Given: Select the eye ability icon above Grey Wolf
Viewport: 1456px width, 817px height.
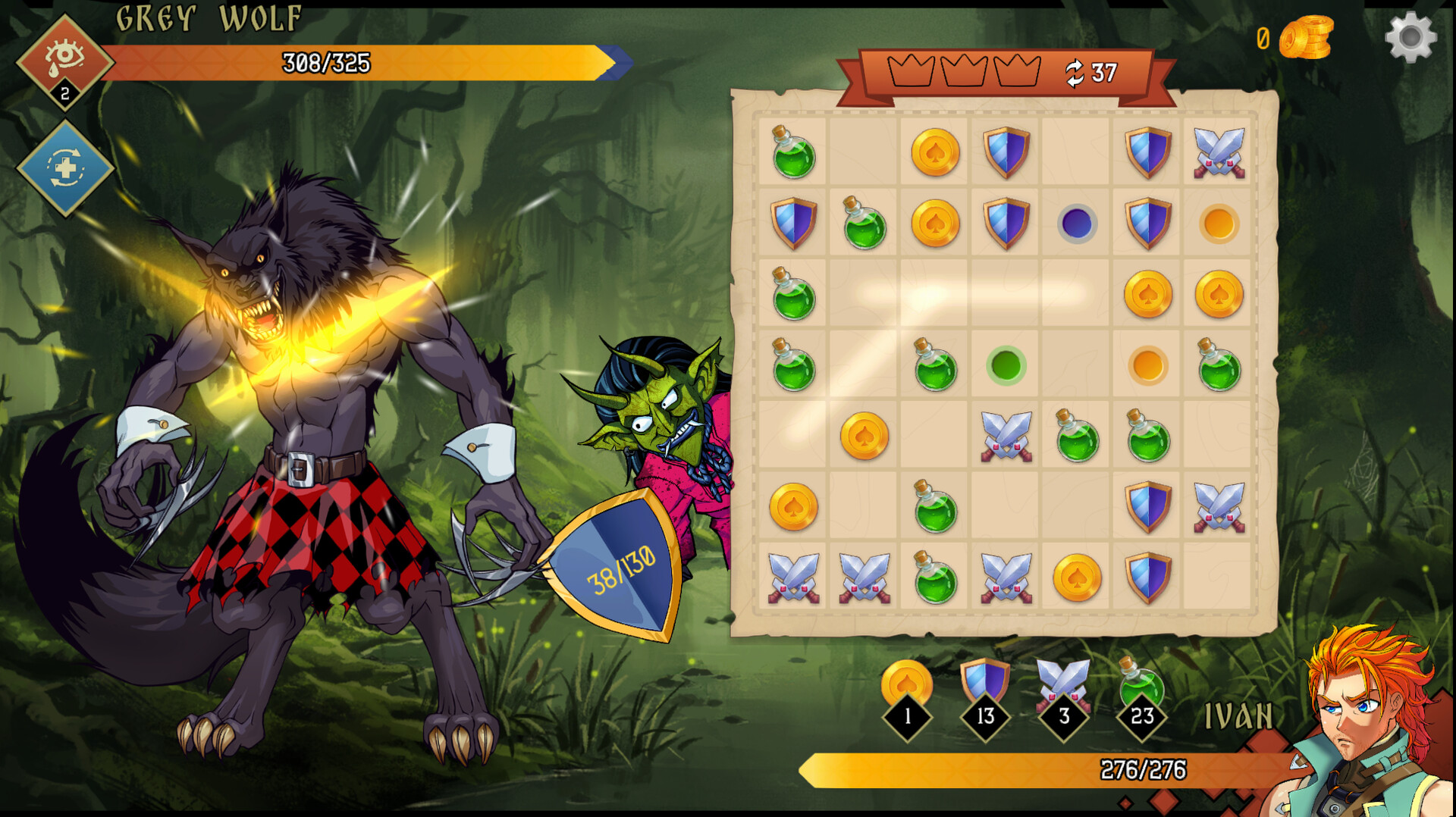Looking at the screenshot, I should 64,58.
